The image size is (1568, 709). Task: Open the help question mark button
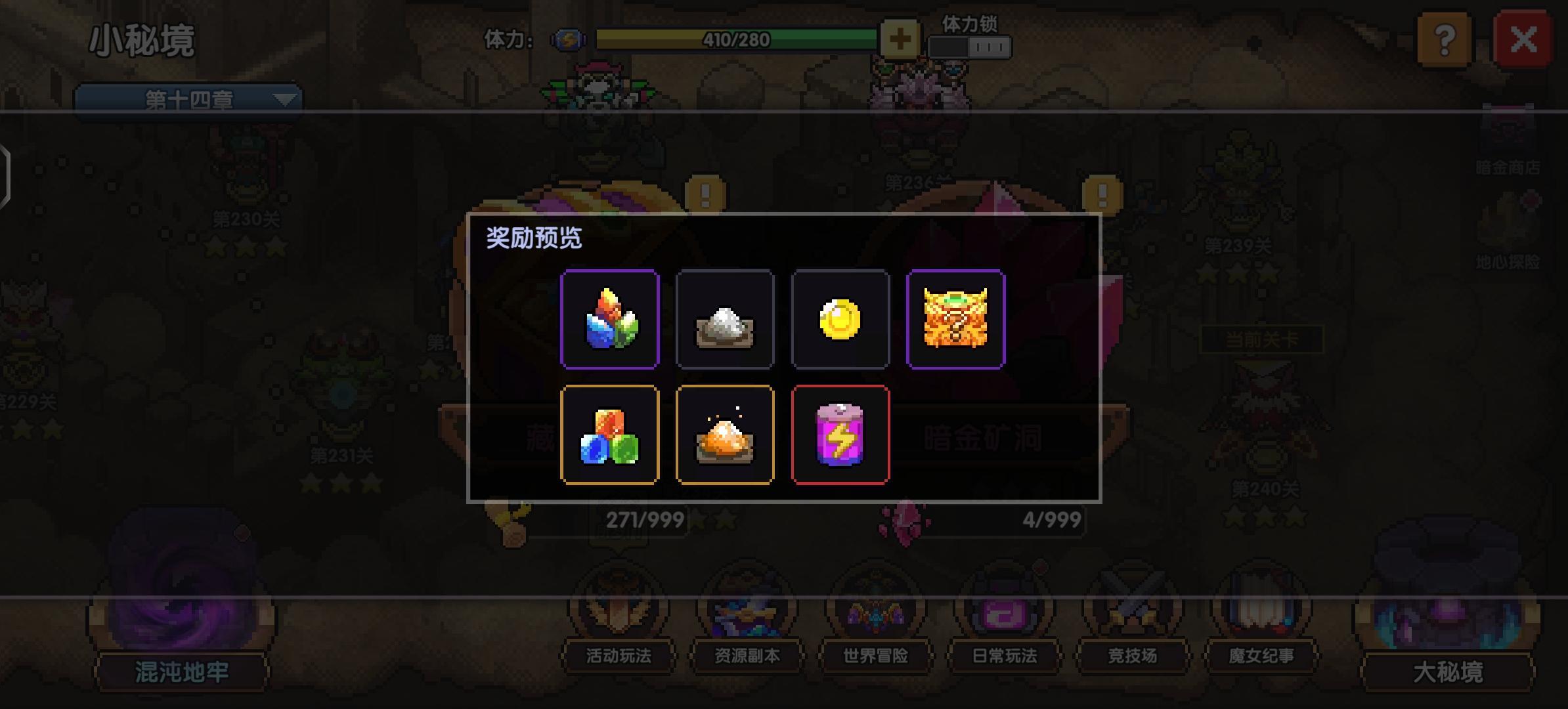coord(1445,41)
